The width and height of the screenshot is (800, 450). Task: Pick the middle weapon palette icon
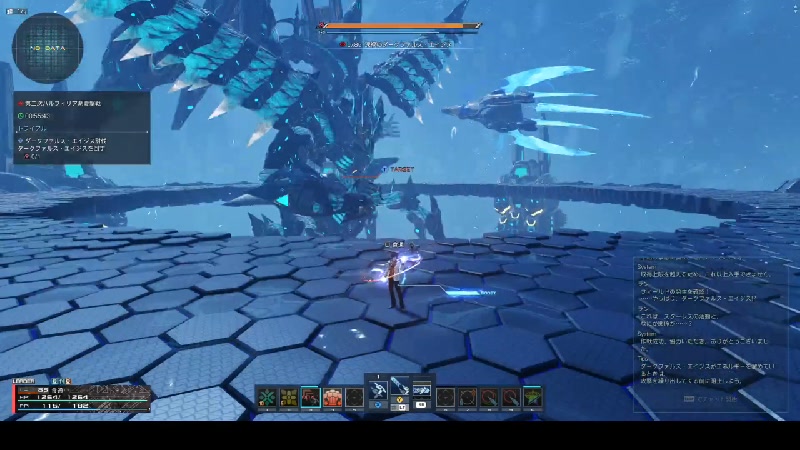400,387
